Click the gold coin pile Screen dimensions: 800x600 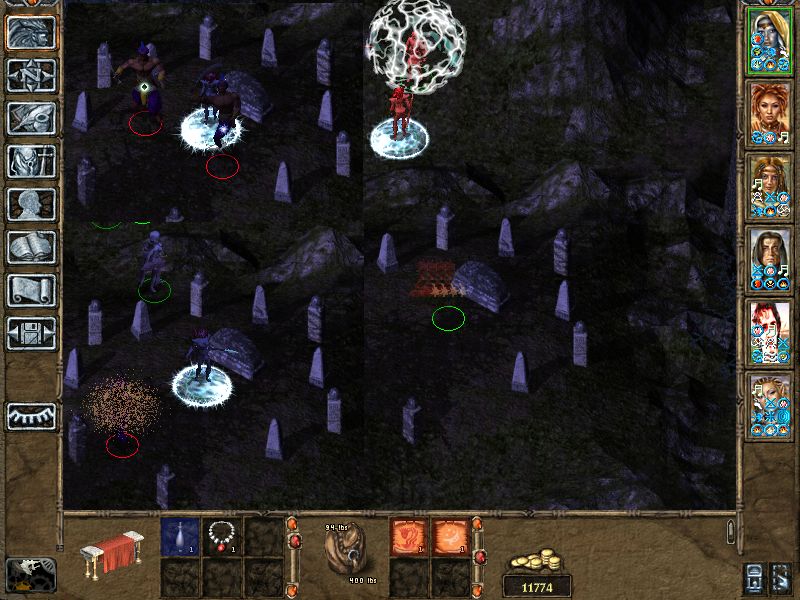tap(538, 560)
